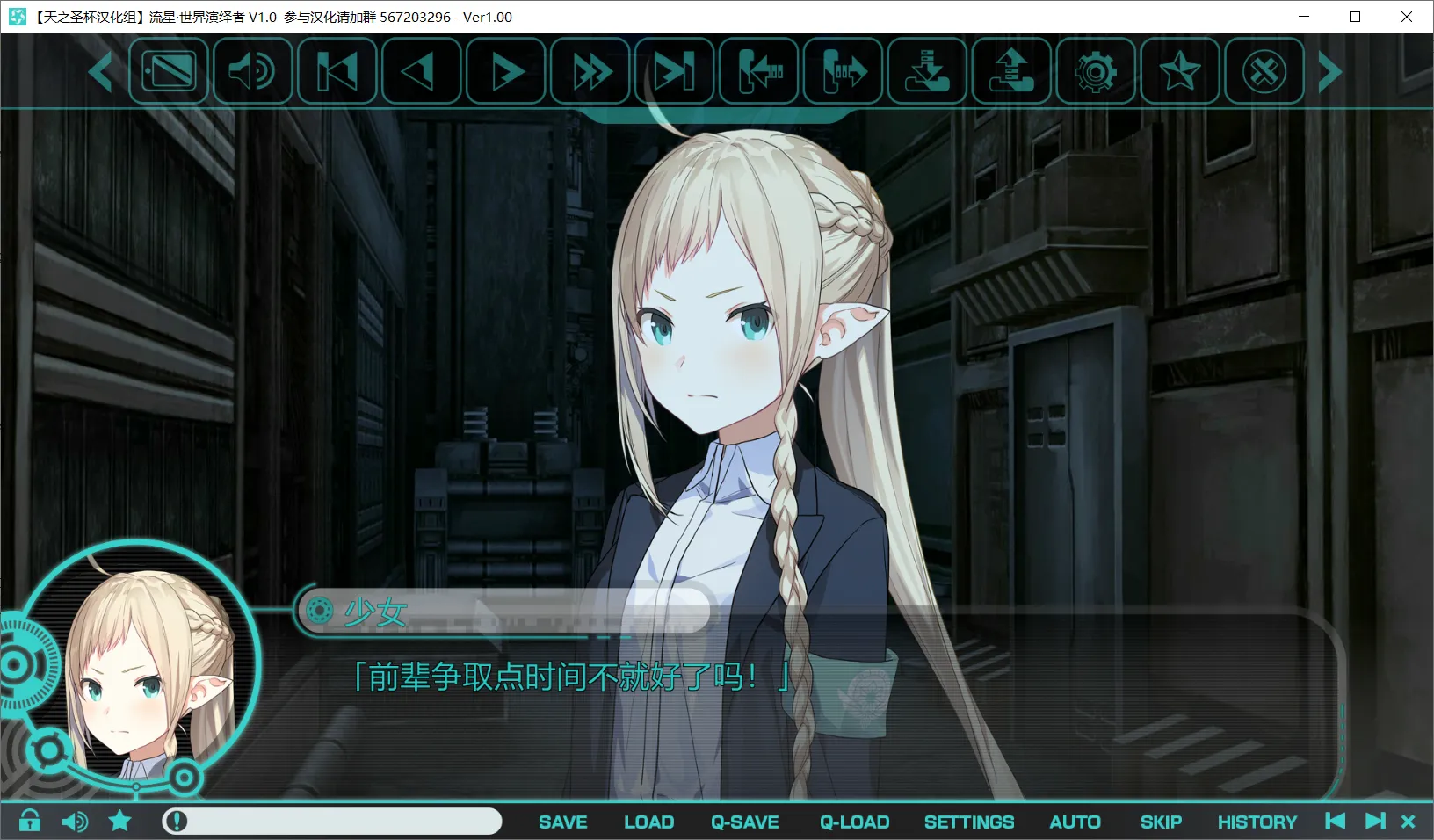
Task: Maximize the game window
Action: coord(1355,17)
